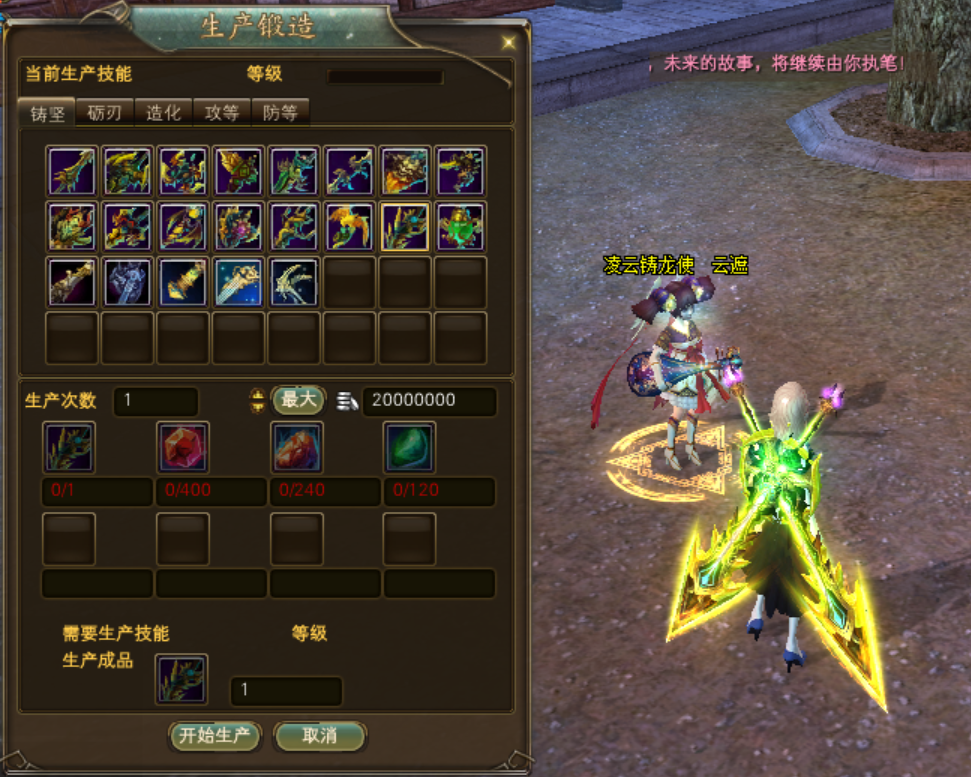Pick the gold-highlighted selected recipe slot
Viewport: 971px width, 777px height.
(x=405, y=227)
